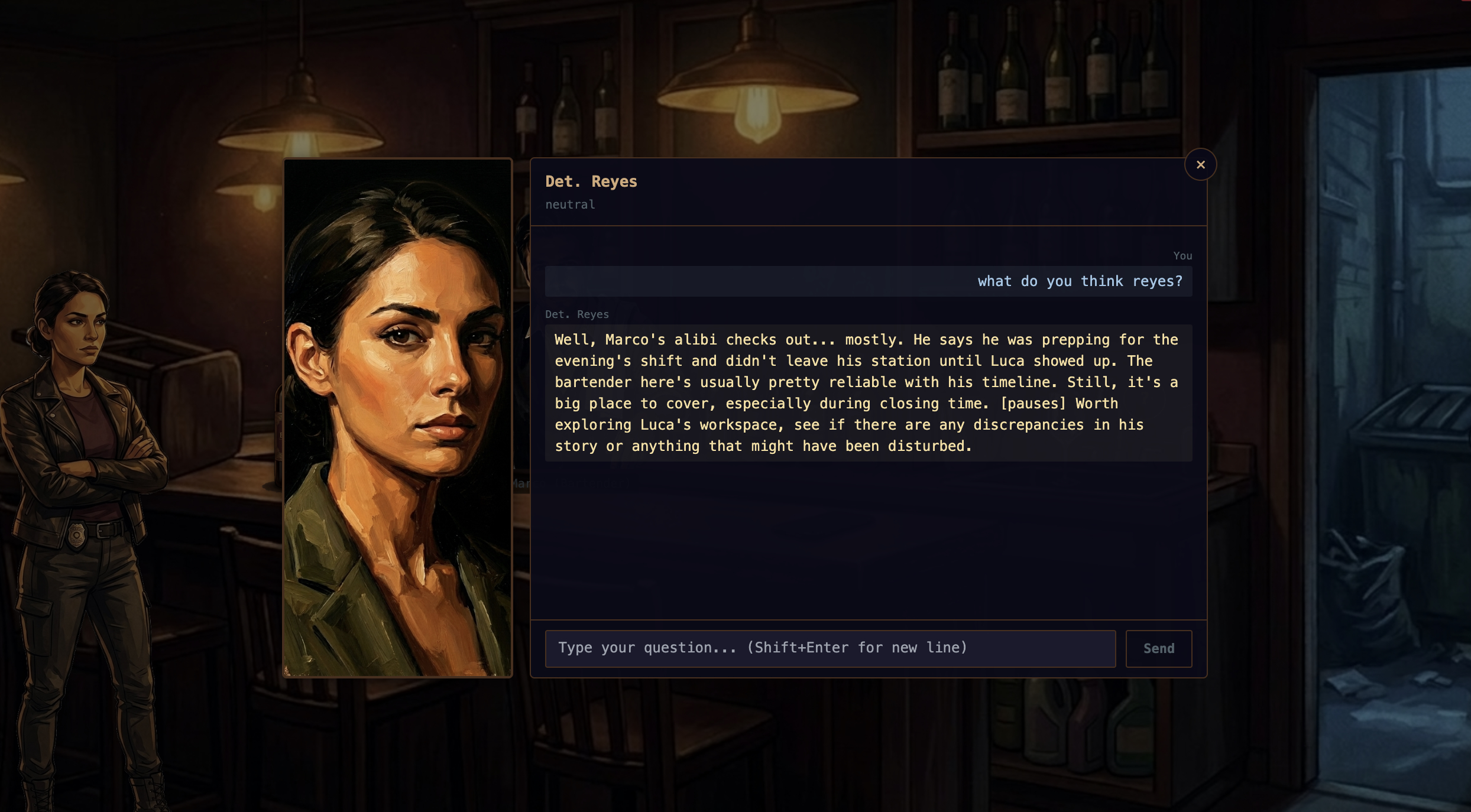Screen dimensions: 1471x812
Task: Focus the question text input field
Action: tap(830, 648)
